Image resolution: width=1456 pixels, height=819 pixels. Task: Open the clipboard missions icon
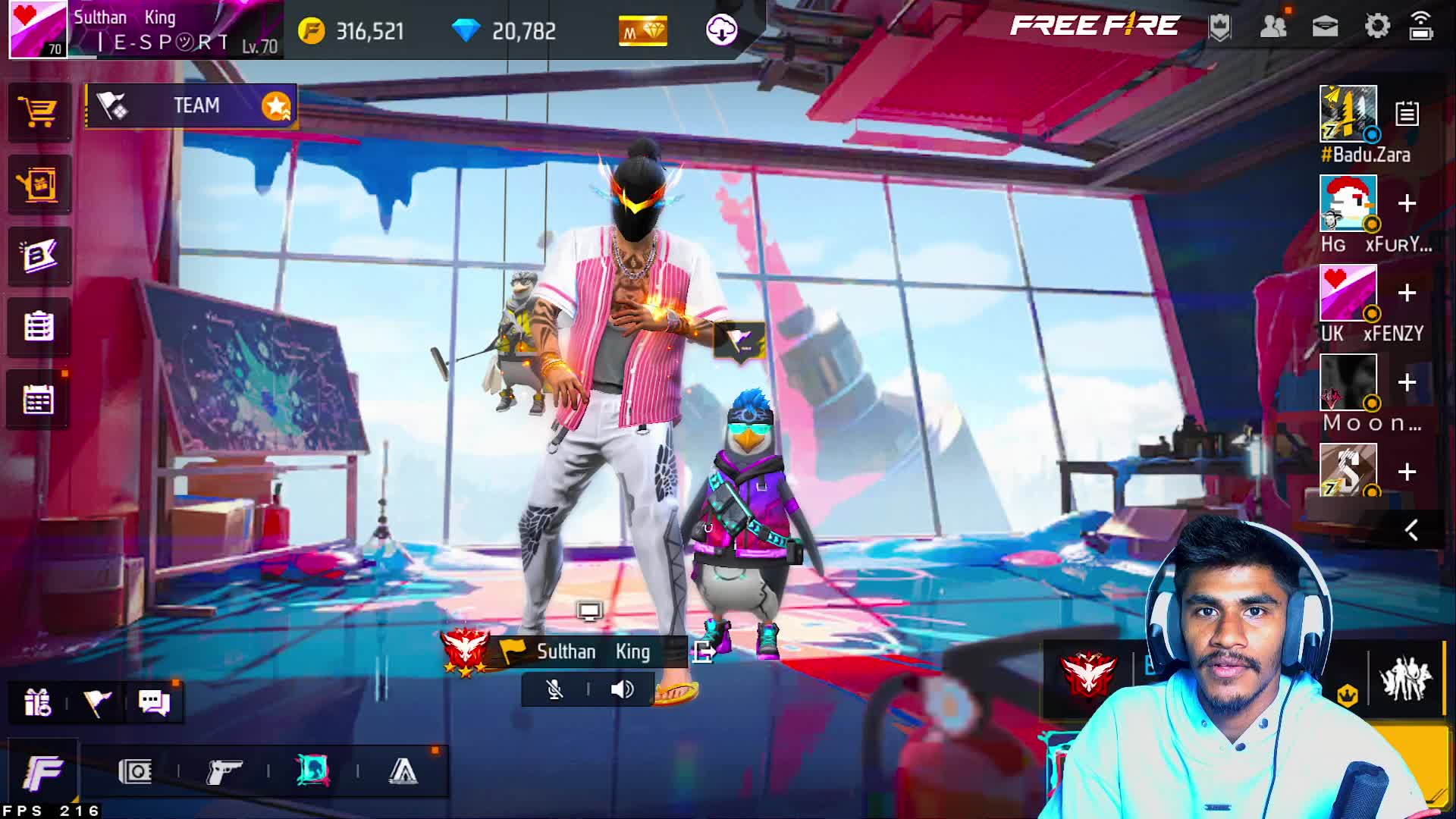pyautogui.click(x=39, y=328)
